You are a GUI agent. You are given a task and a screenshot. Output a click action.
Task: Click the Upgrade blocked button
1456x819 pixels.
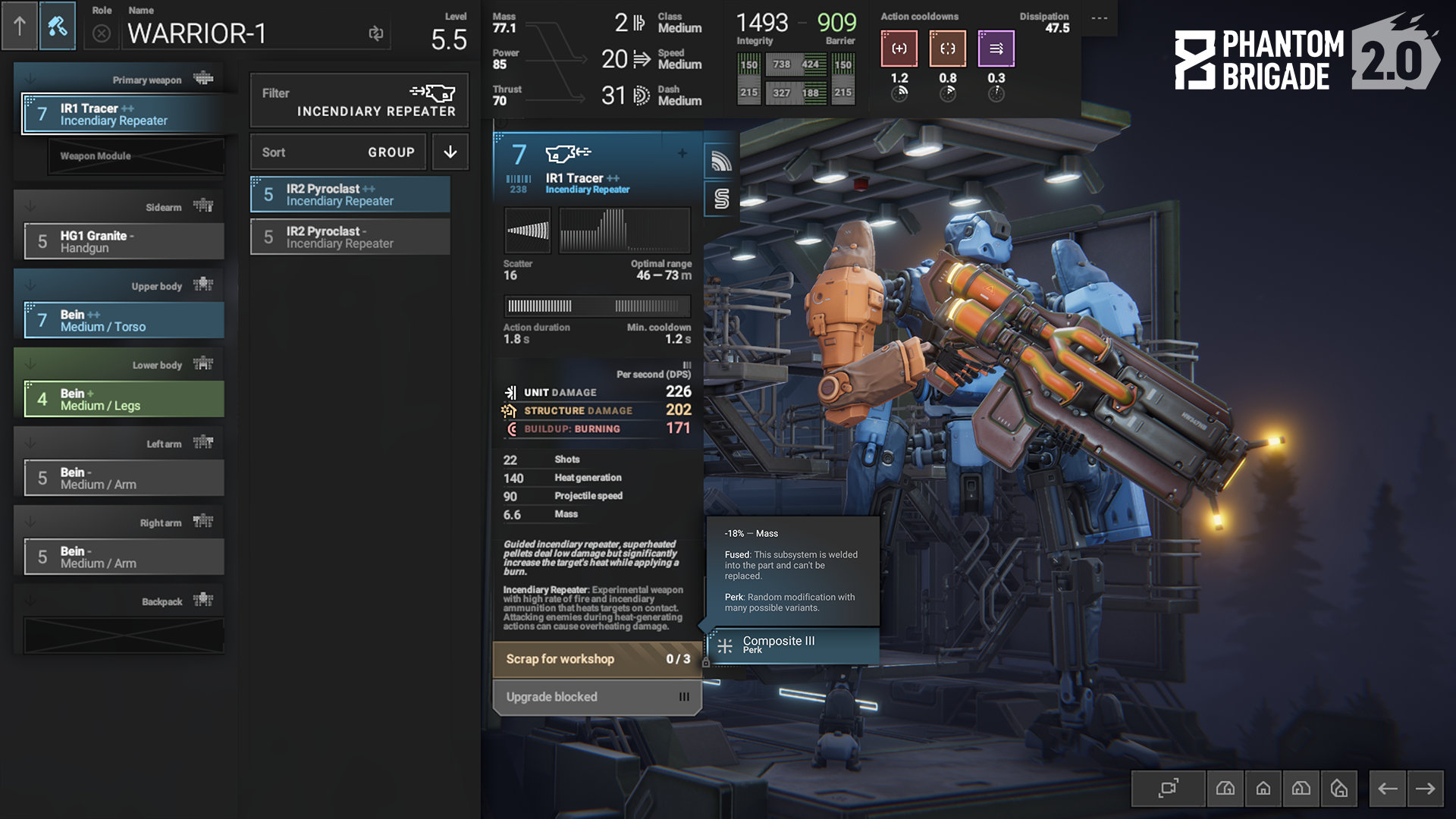tap(595, 696)
